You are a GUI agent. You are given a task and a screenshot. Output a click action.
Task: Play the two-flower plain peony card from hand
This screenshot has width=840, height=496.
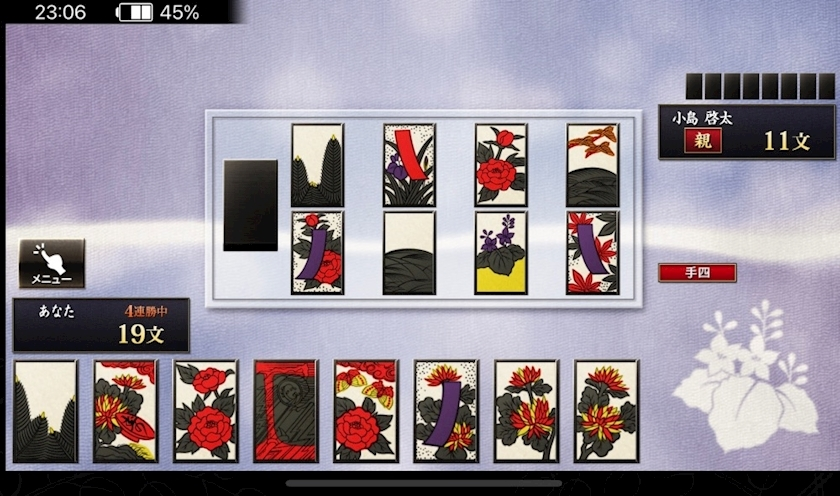[205, 410]
